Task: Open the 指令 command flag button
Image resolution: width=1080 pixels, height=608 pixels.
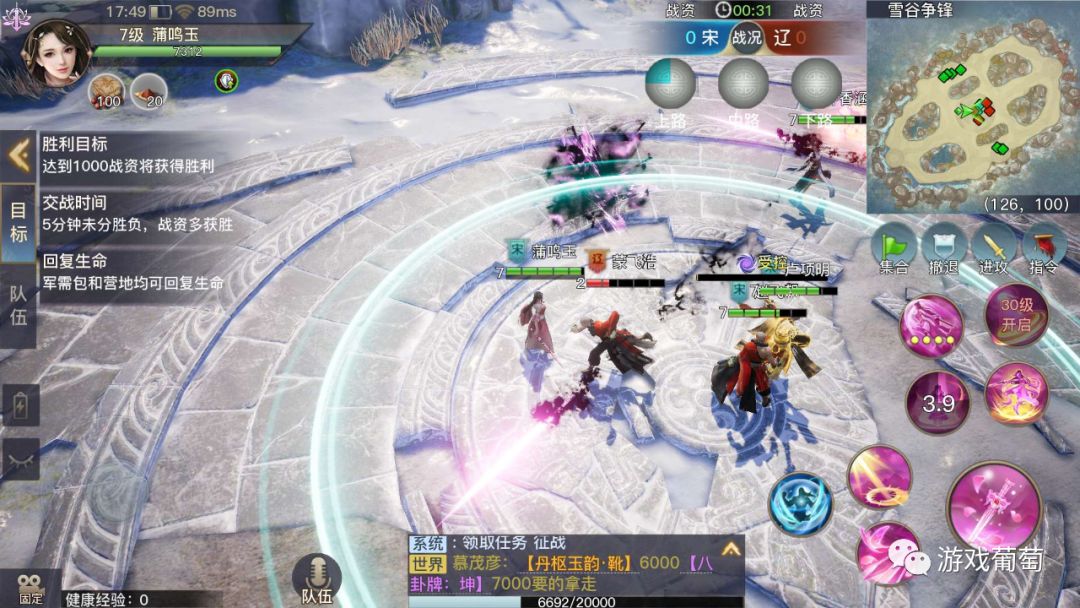Action: coord(1043,246)
